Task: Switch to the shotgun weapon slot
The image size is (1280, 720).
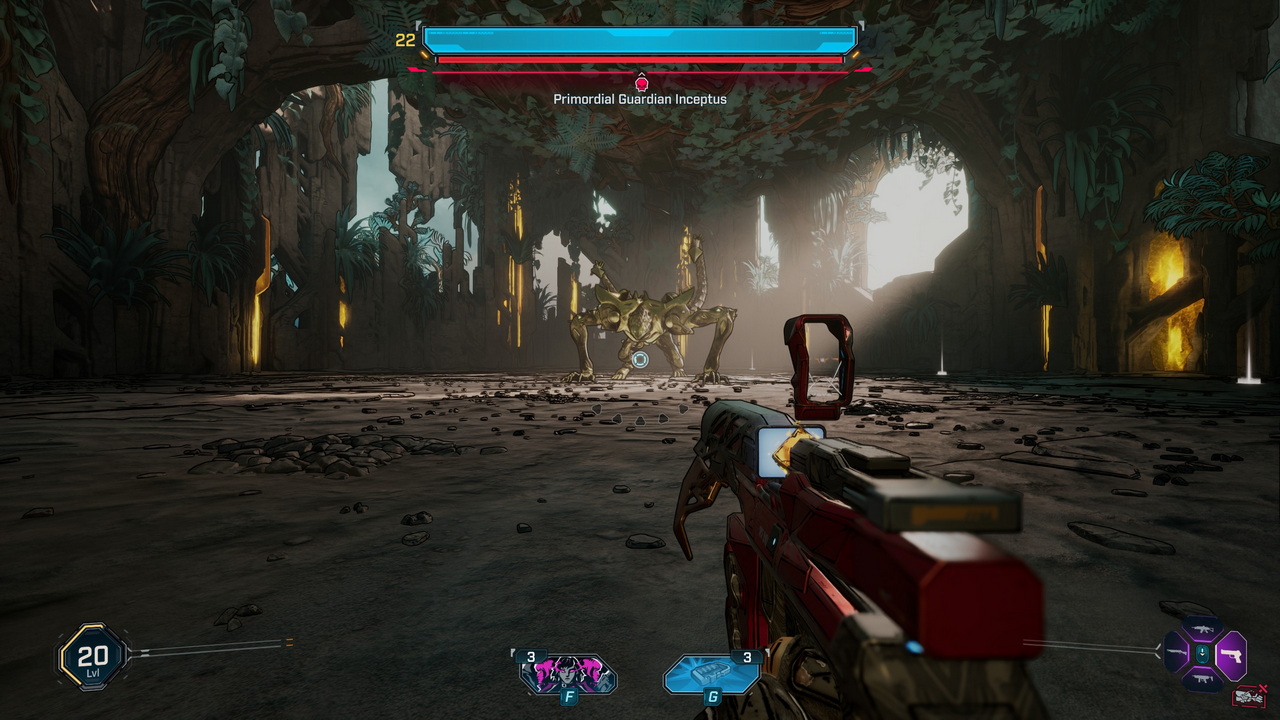Action: (1176, 652)
